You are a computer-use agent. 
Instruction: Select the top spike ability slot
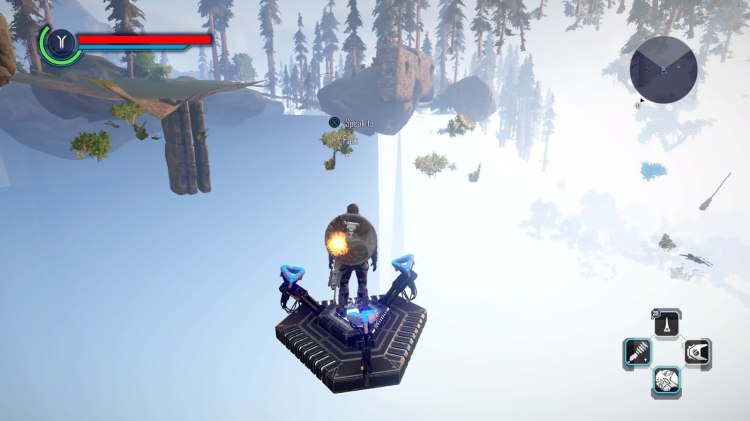[667, 324]
